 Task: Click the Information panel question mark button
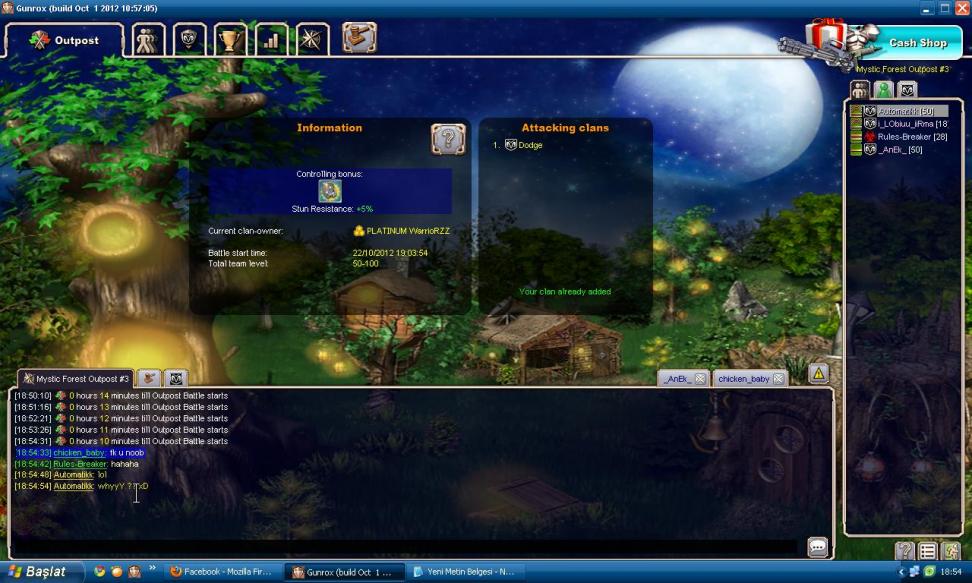[x=447, y=139]
